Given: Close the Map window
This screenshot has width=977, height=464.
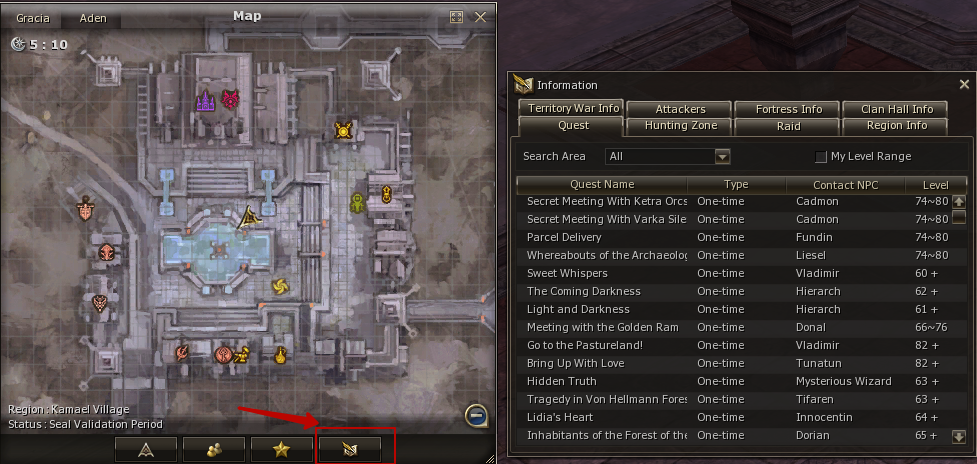Looking at the screenshot, I should 481,17.
